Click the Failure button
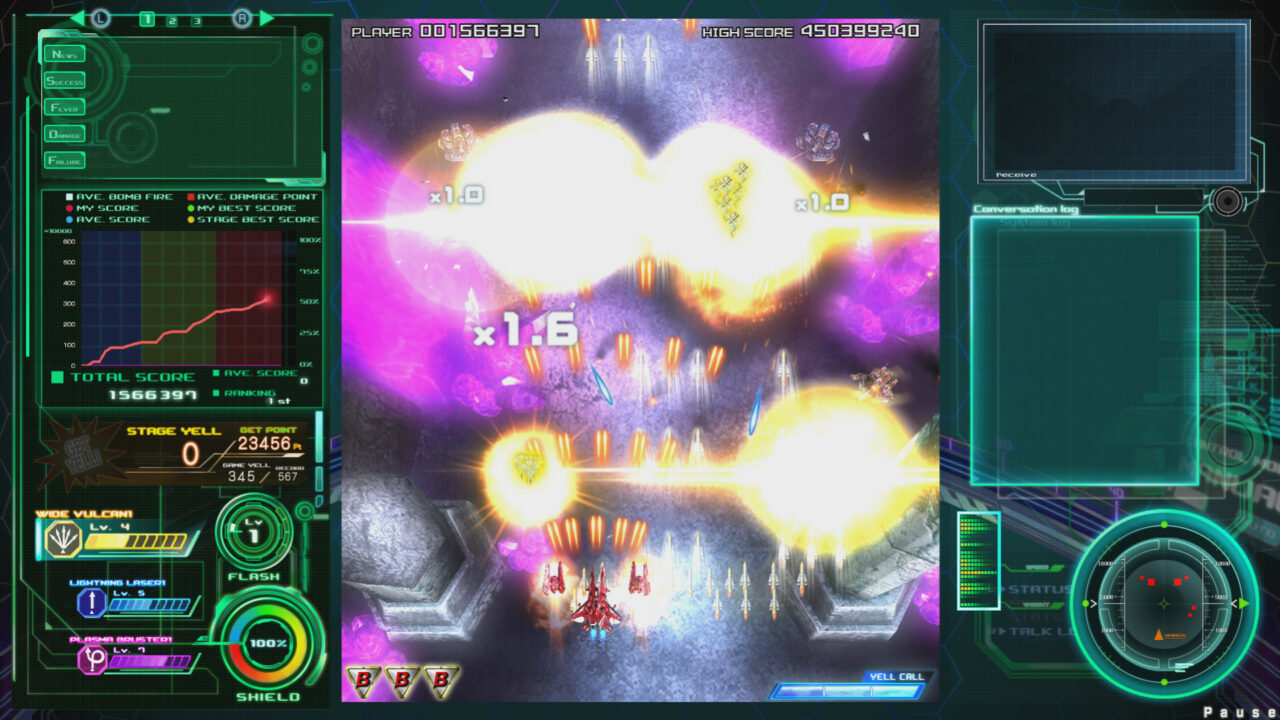 click(65, 160)
